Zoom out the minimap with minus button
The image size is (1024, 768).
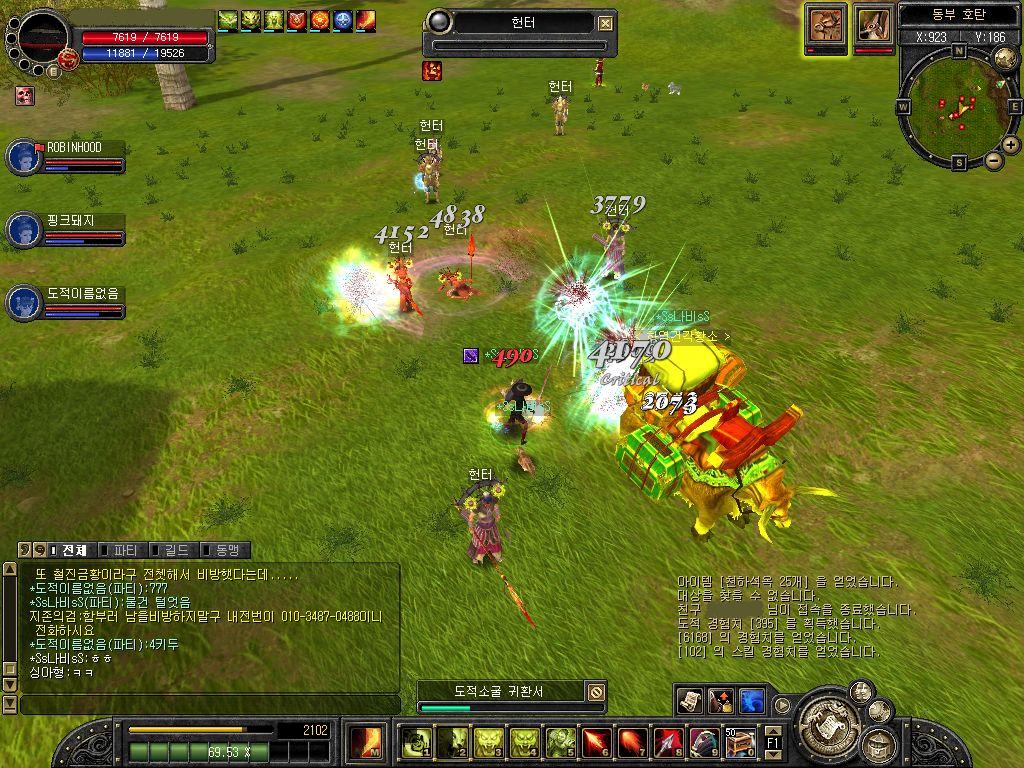tap(994, 160)
